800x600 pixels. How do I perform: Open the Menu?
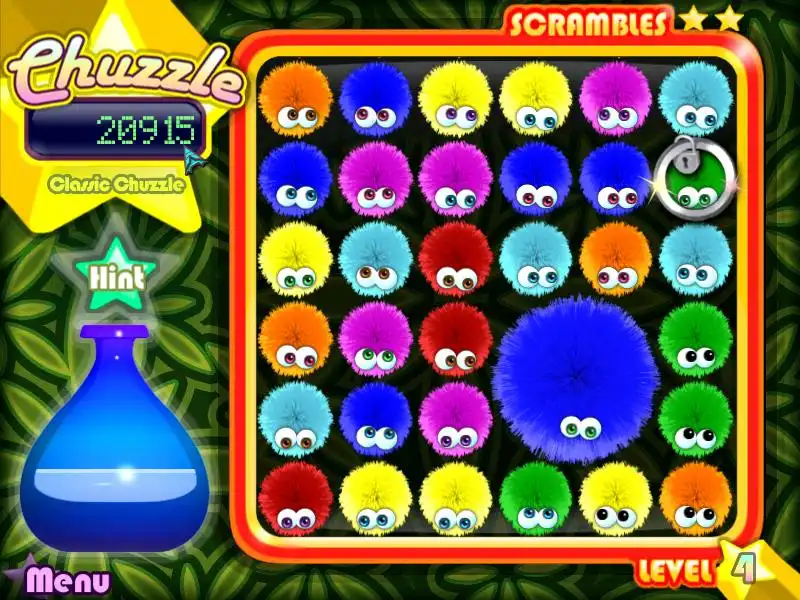coord(66,579)
